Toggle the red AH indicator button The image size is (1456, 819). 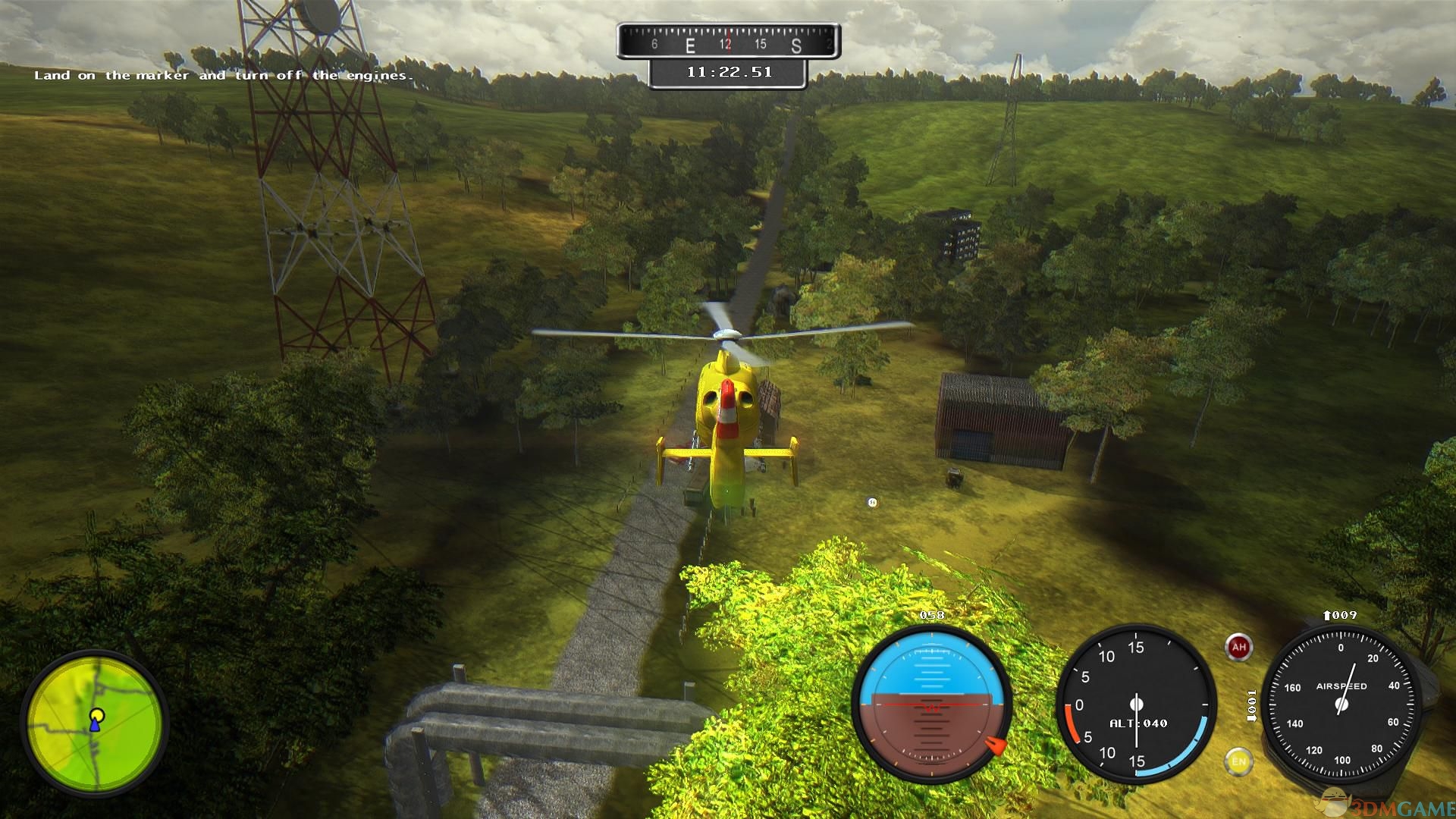pyautogui.click(x=1238, y=647)
